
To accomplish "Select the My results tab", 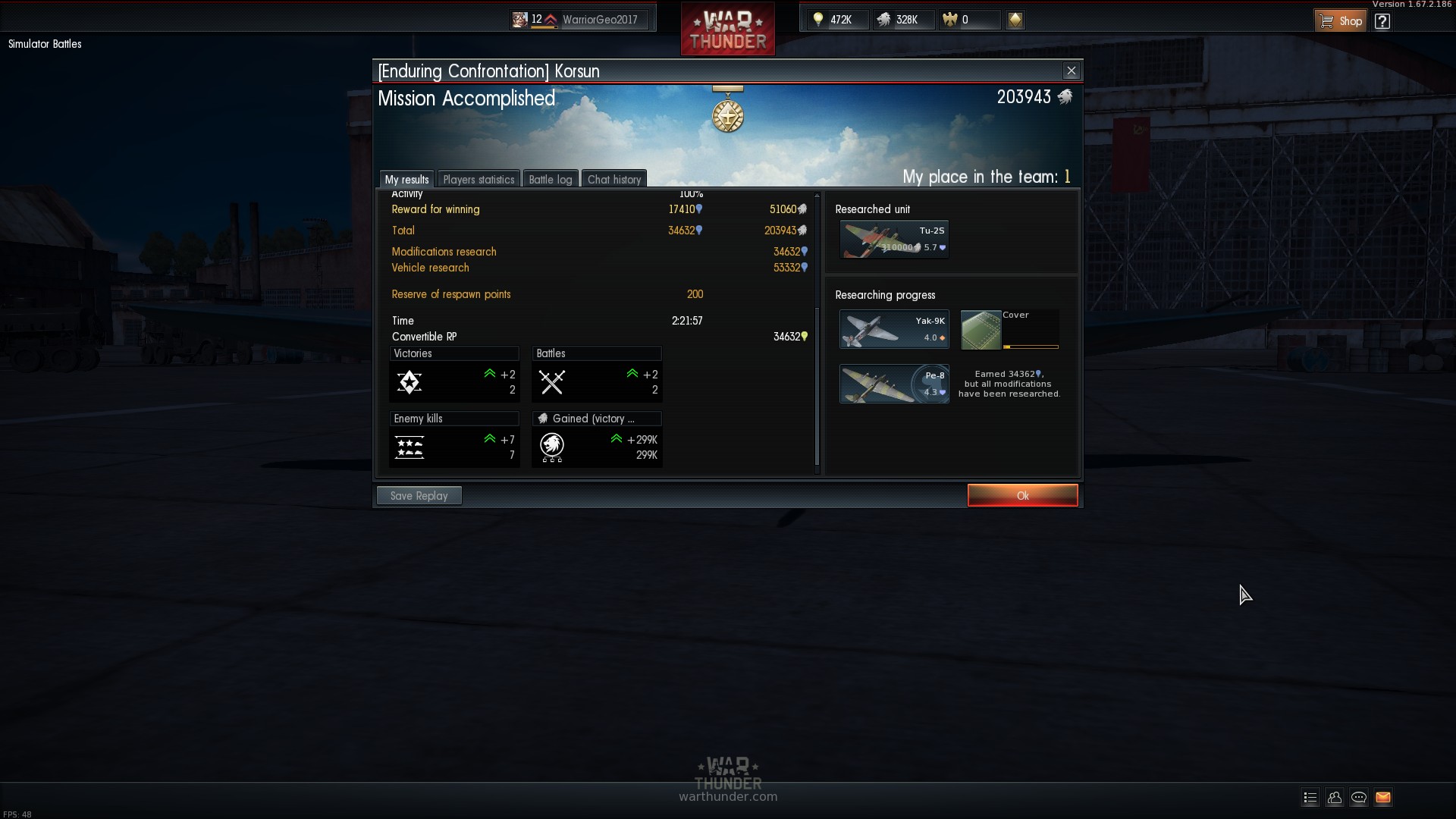I will pos(406,180).
